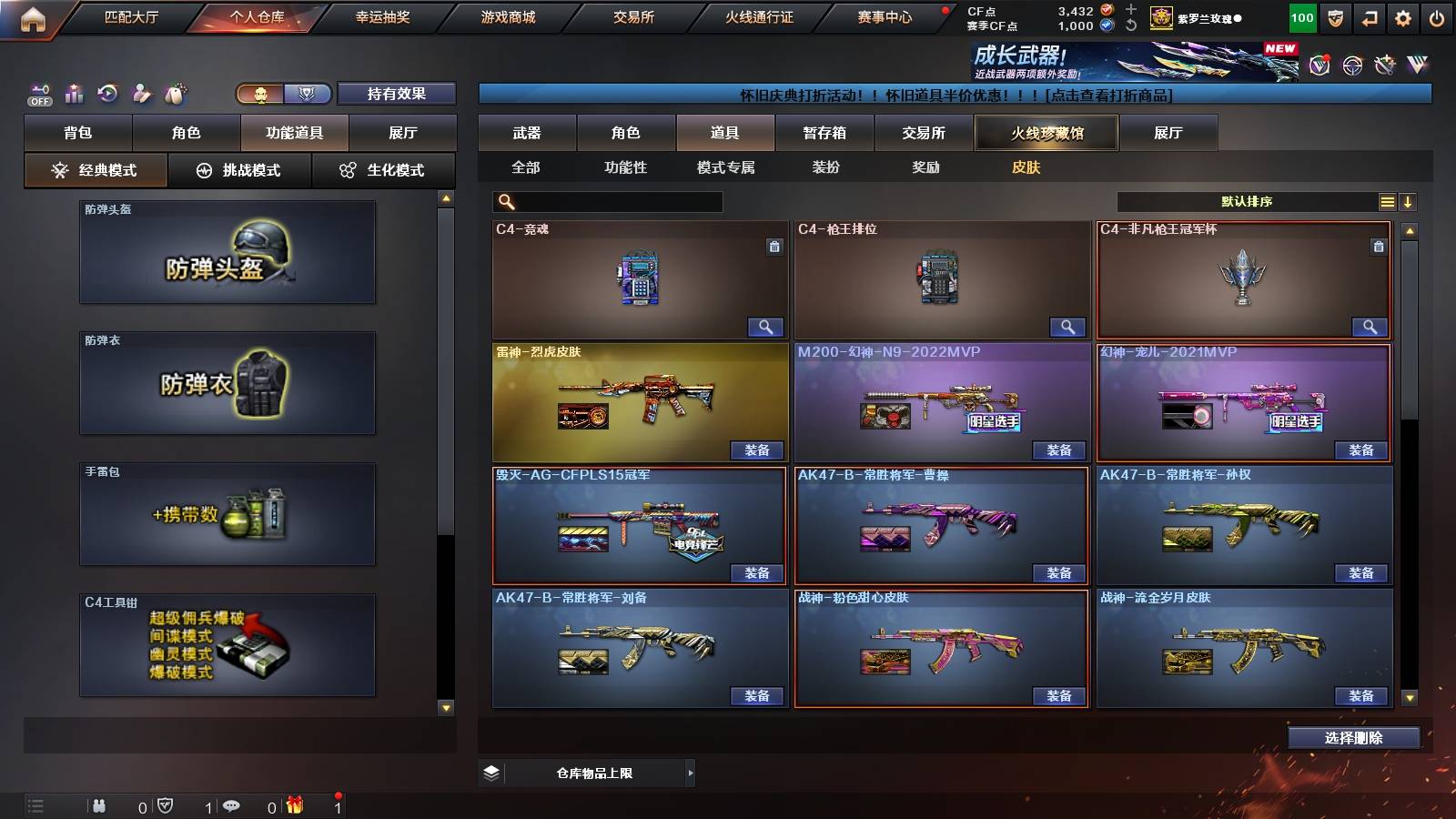1456x819 pixels.
Task: Select the ranking chart icon above the left panel
Action: pos(73,93)
